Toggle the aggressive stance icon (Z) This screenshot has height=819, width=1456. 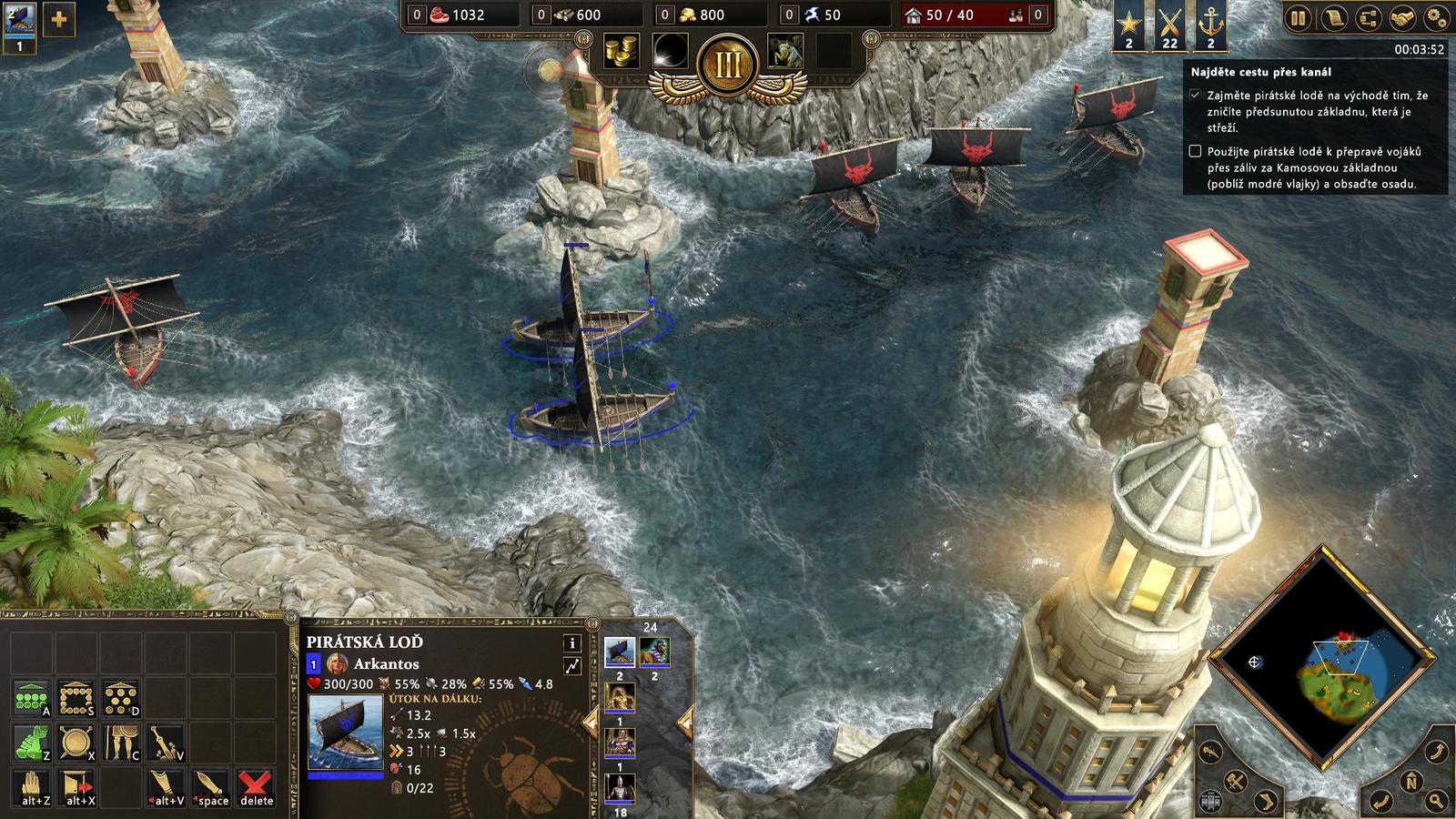[x=32, y=742]
